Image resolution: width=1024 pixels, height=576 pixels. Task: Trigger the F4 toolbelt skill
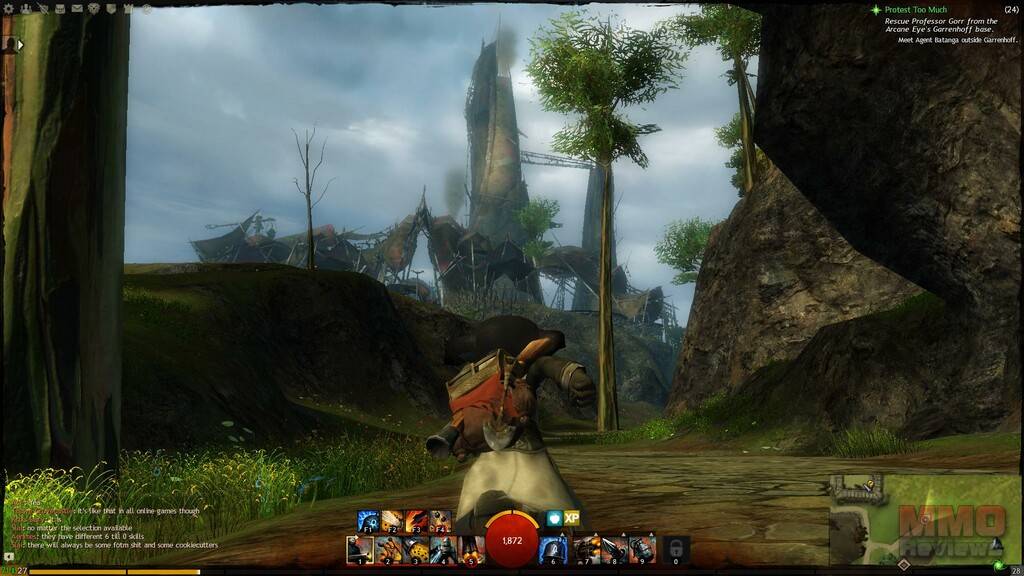pyautogui.click(x=440, y=521)
